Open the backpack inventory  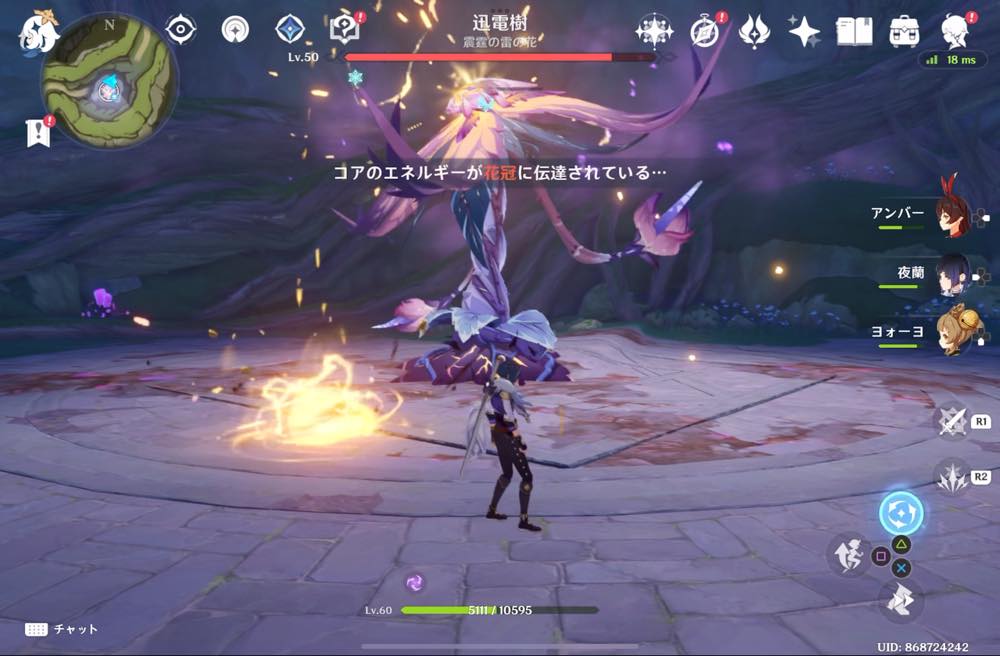coord(904,32)
